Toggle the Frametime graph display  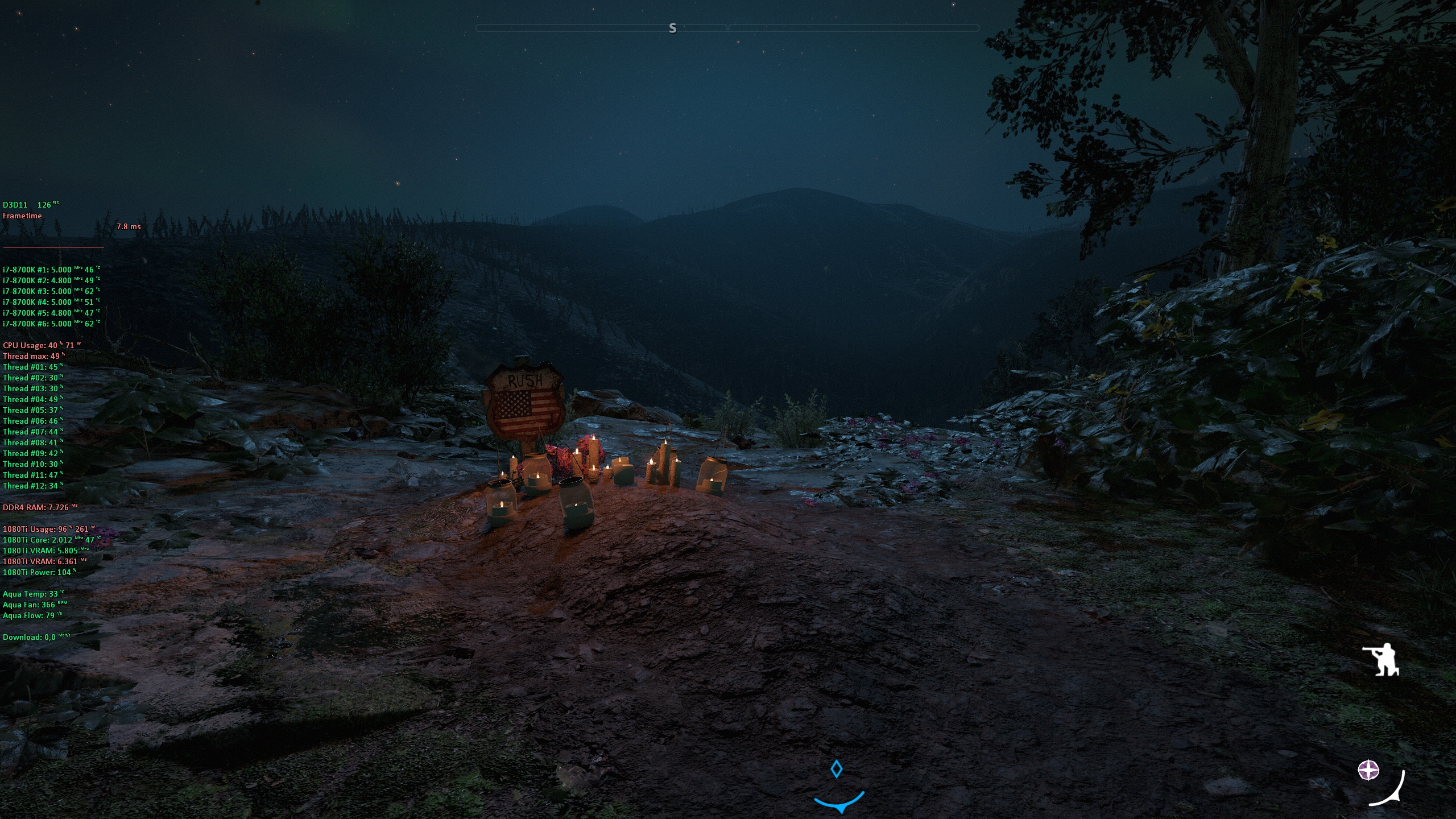[22, 216]
